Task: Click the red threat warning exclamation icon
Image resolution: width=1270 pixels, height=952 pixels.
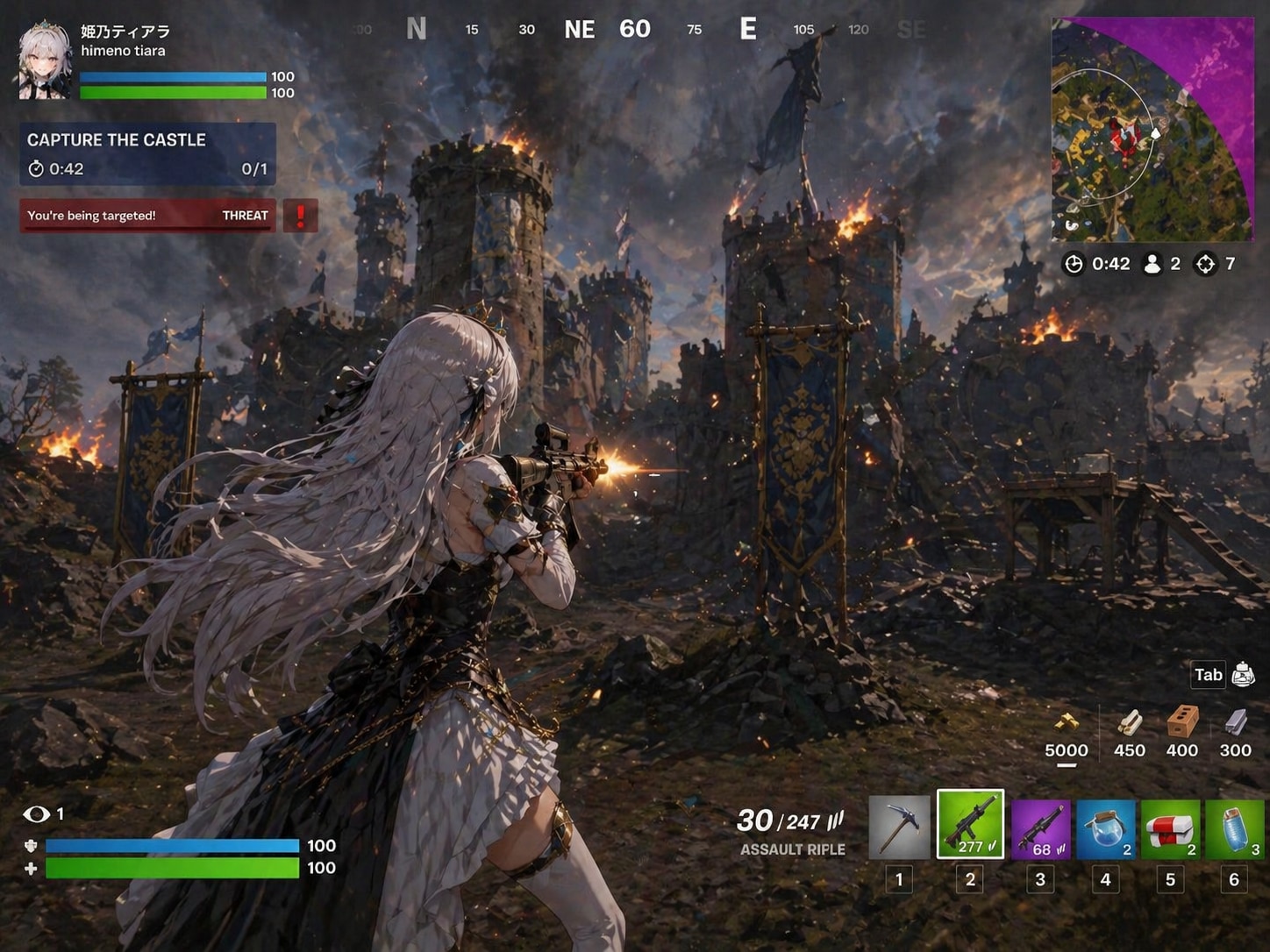Action: coord(300,215)
